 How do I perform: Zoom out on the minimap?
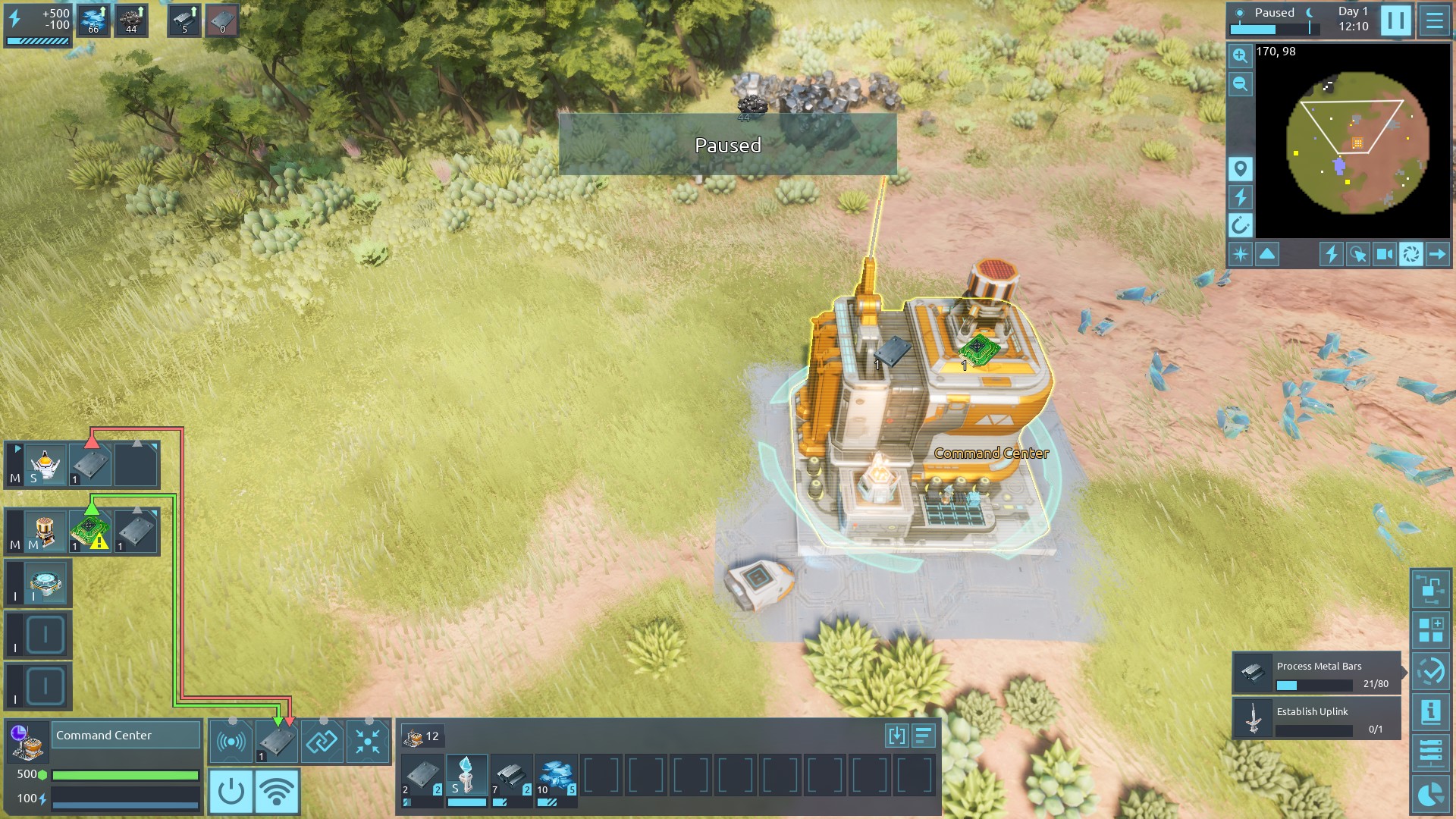pos(1240,84)
